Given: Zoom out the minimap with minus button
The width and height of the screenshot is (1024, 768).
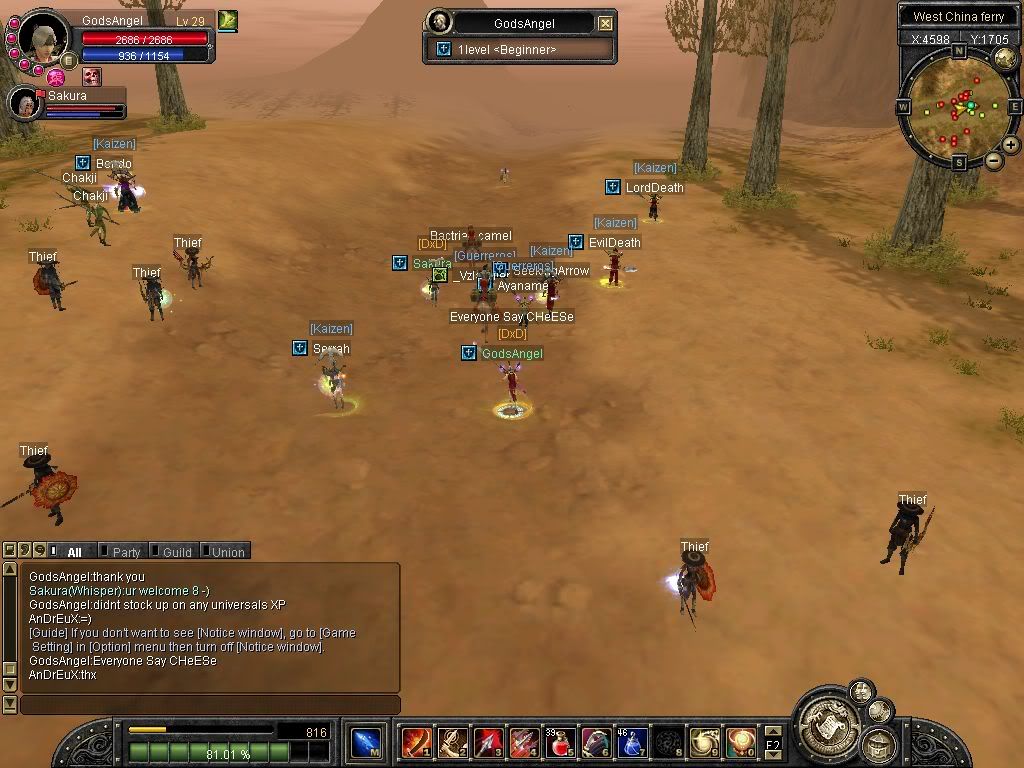Looking at the screenshot, I should (x=993, y=160).
